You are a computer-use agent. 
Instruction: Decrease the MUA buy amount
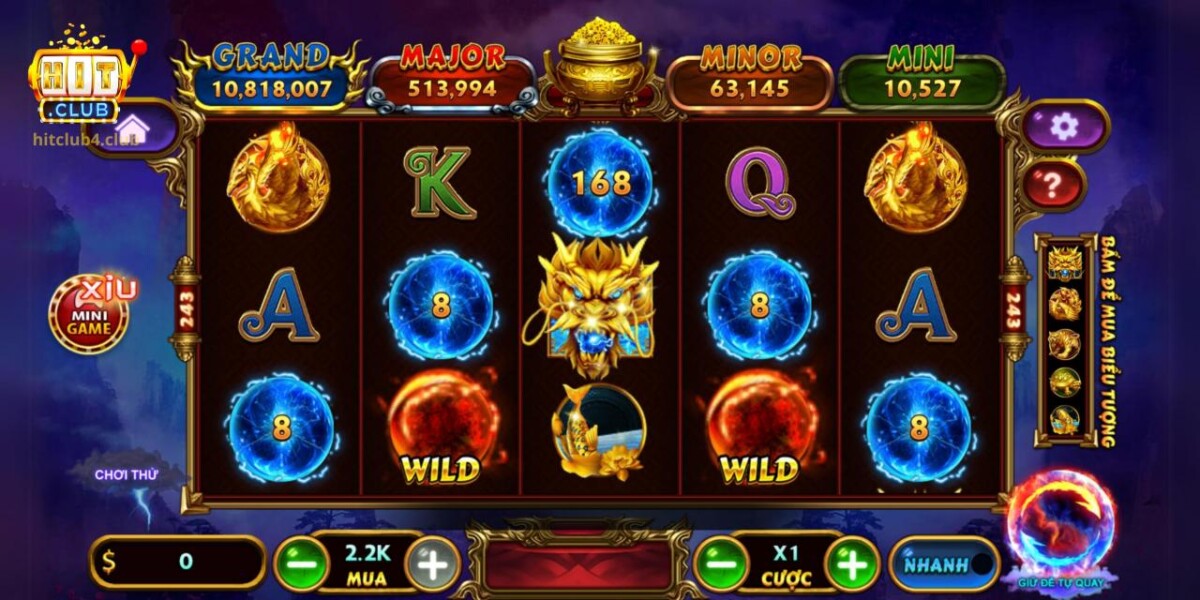tap(301, 565)
